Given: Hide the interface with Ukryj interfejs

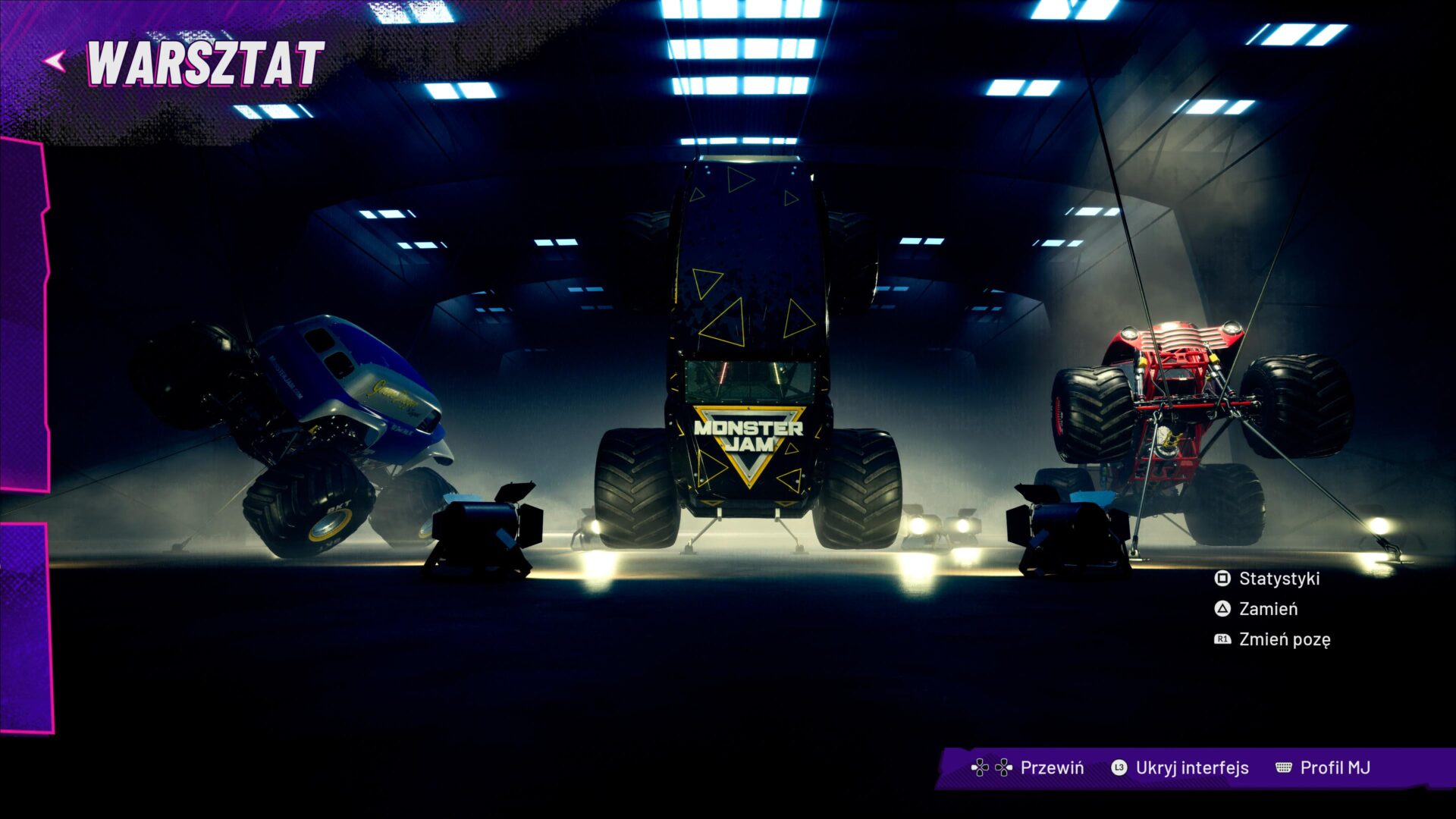Looking at the screenshot, I should 1193,767.
